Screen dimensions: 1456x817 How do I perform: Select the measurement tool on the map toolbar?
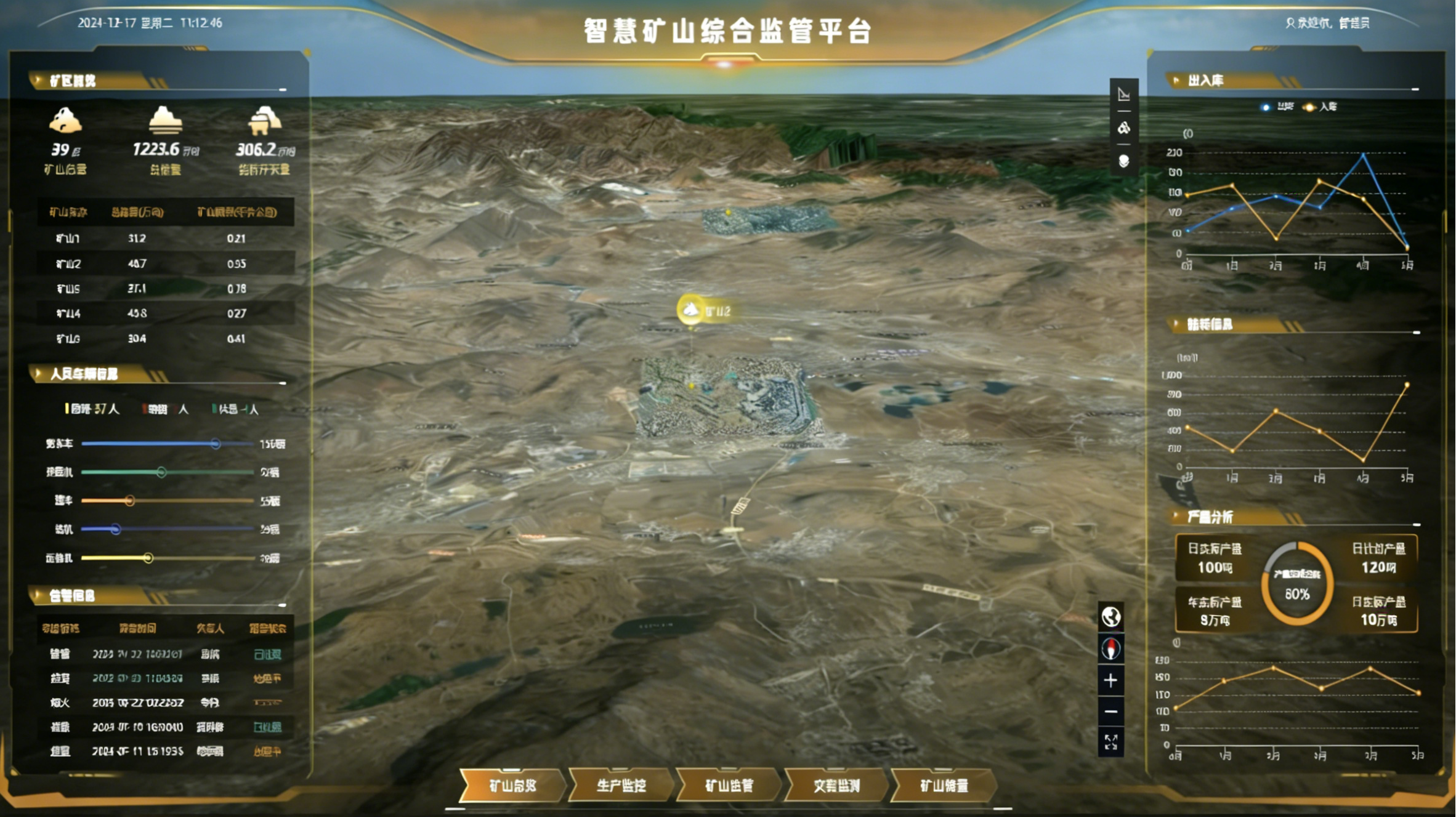(1124, 94)
